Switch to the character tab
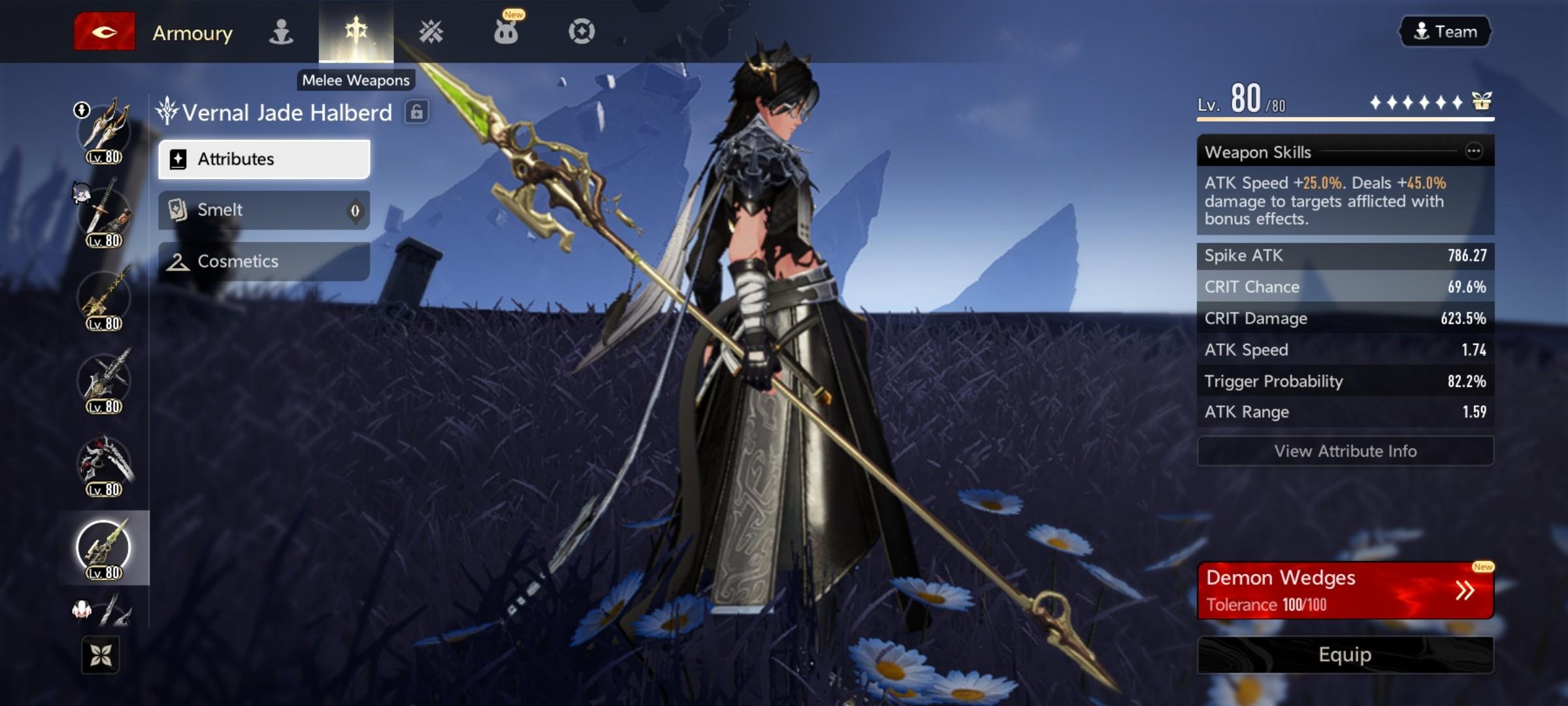The width and height of the screenshot is (1568, 706). tap(281, 31)
